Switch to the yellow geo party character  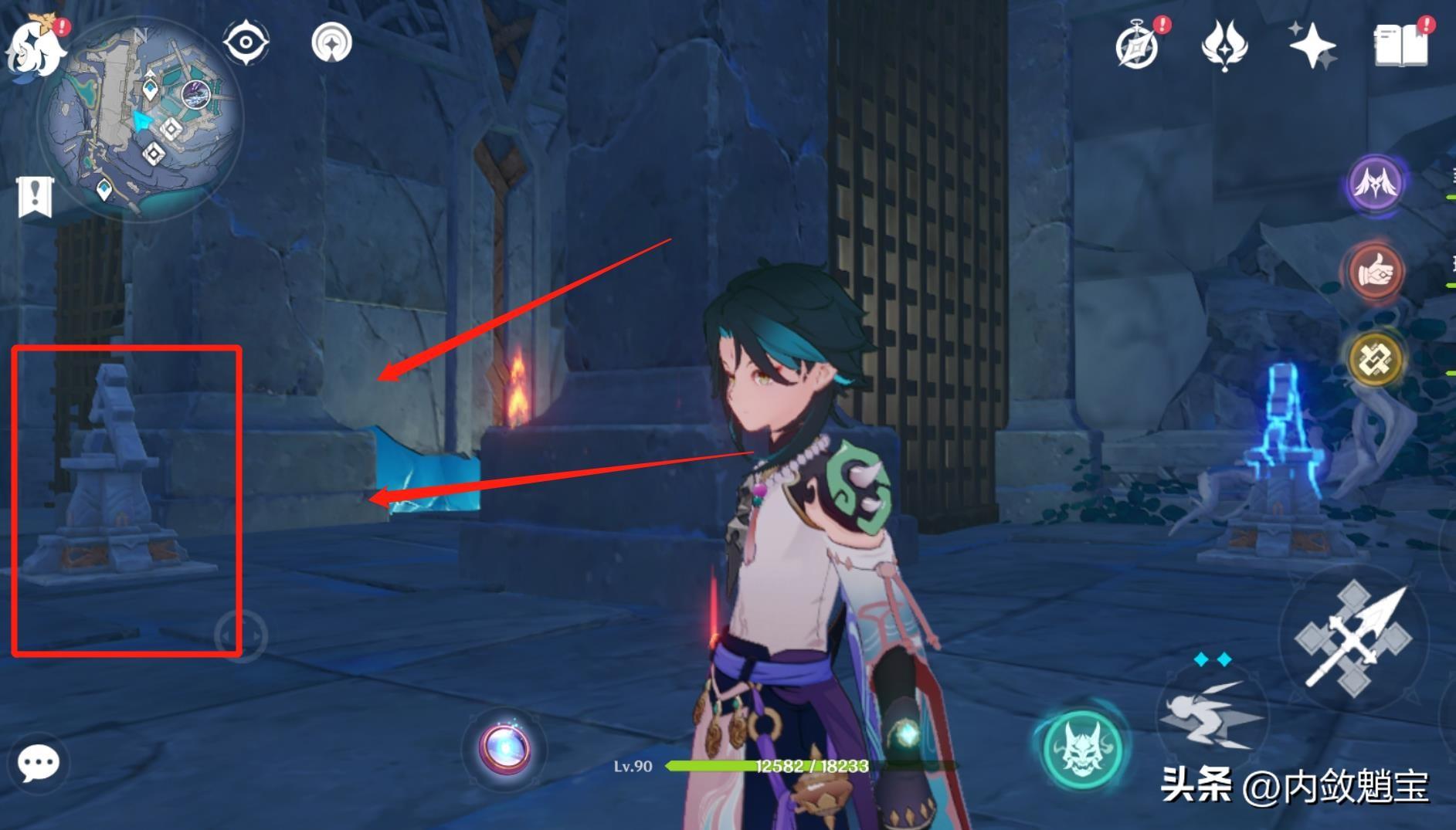tap(1376, 358)
